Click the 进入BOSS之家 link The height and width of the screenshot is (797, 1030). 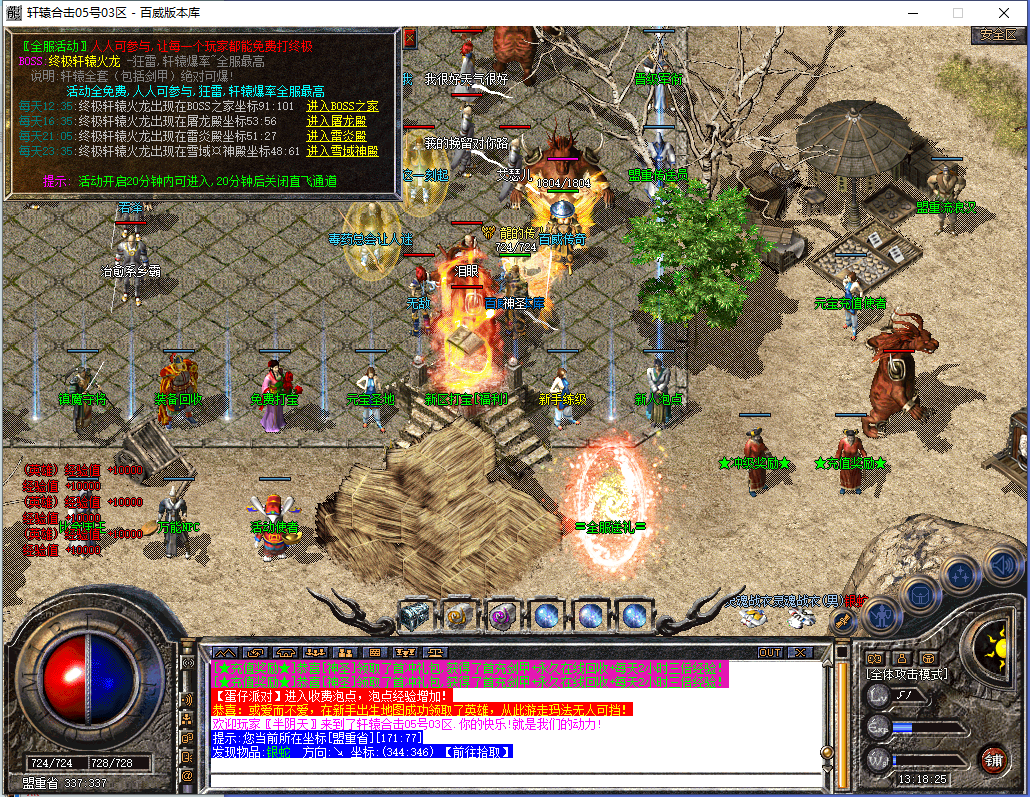342,106
